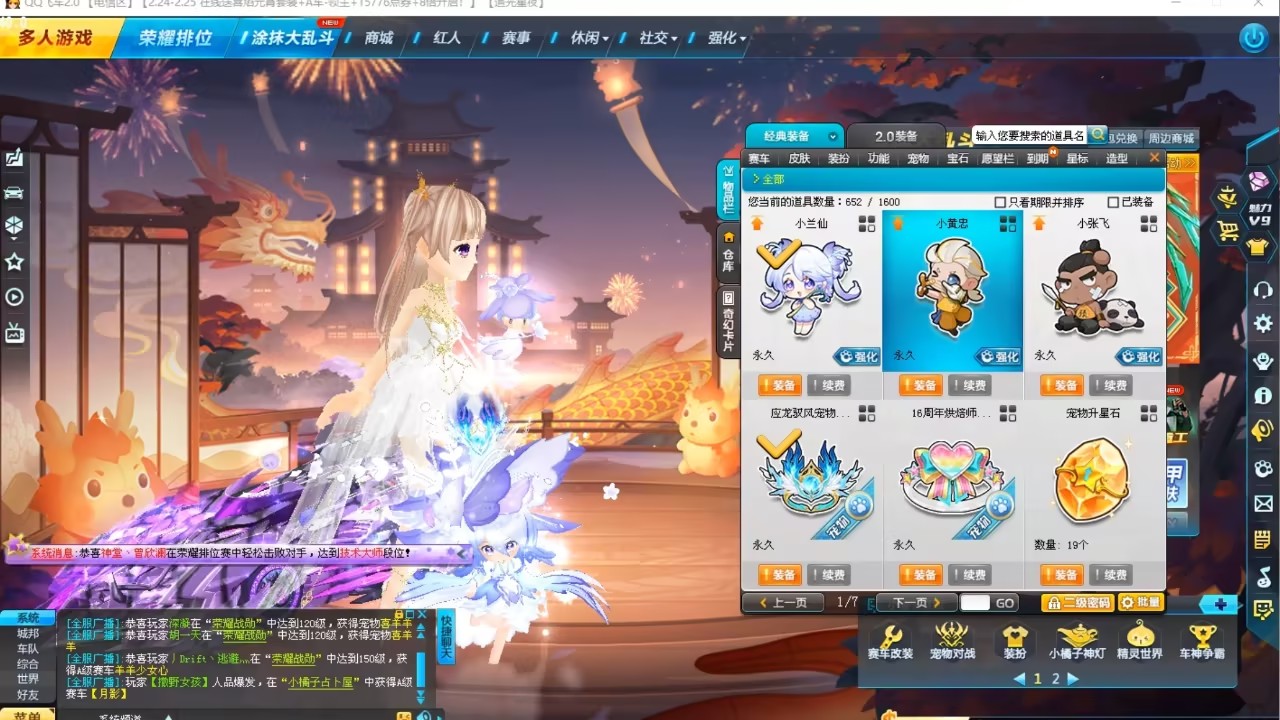Viewport: 1280px width, 720px height.
Task: Open 赛车改装 car modification shortcut
Action: tap(889, 640)
